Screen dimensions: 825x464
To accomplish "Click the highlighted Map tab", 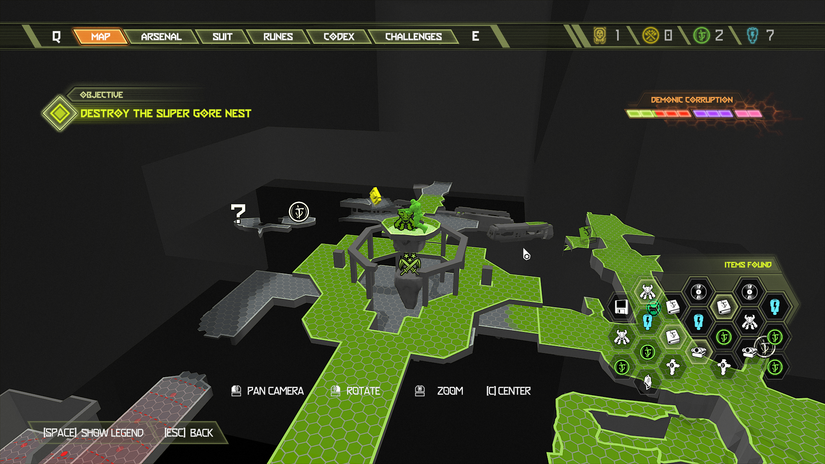I will click(101, 37).
